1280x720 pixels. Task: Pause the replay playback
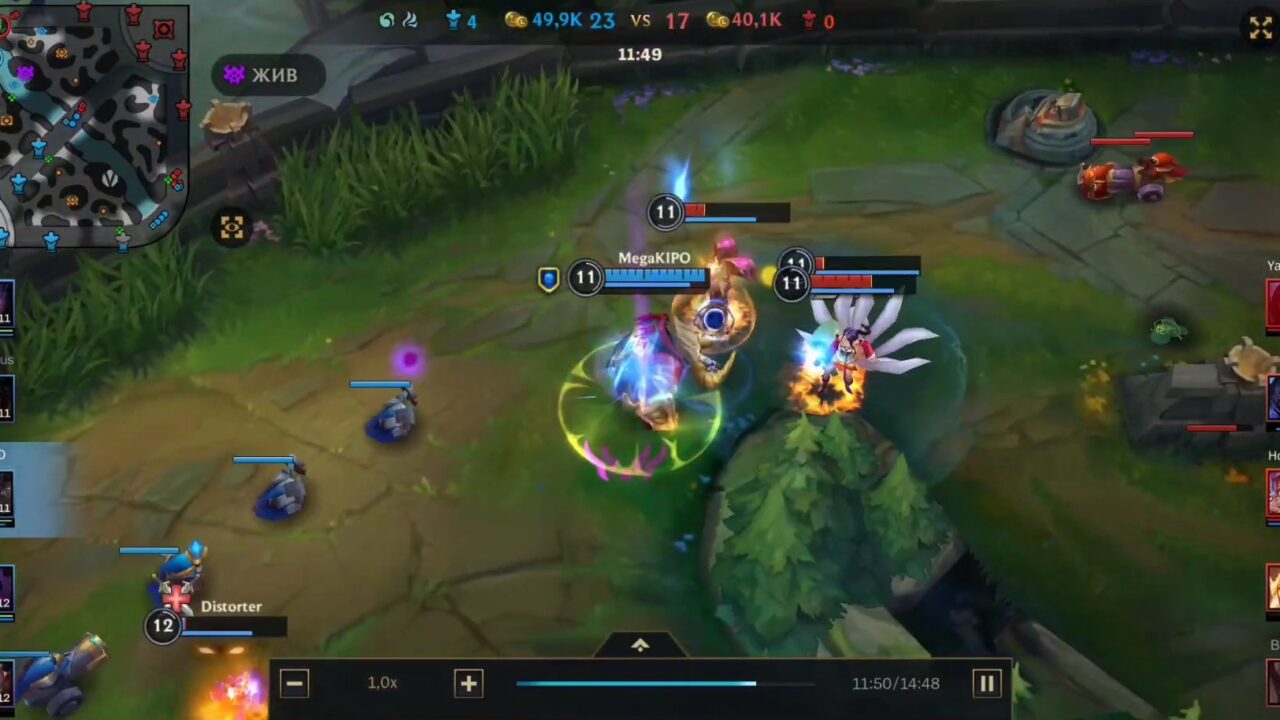point(986,683)
